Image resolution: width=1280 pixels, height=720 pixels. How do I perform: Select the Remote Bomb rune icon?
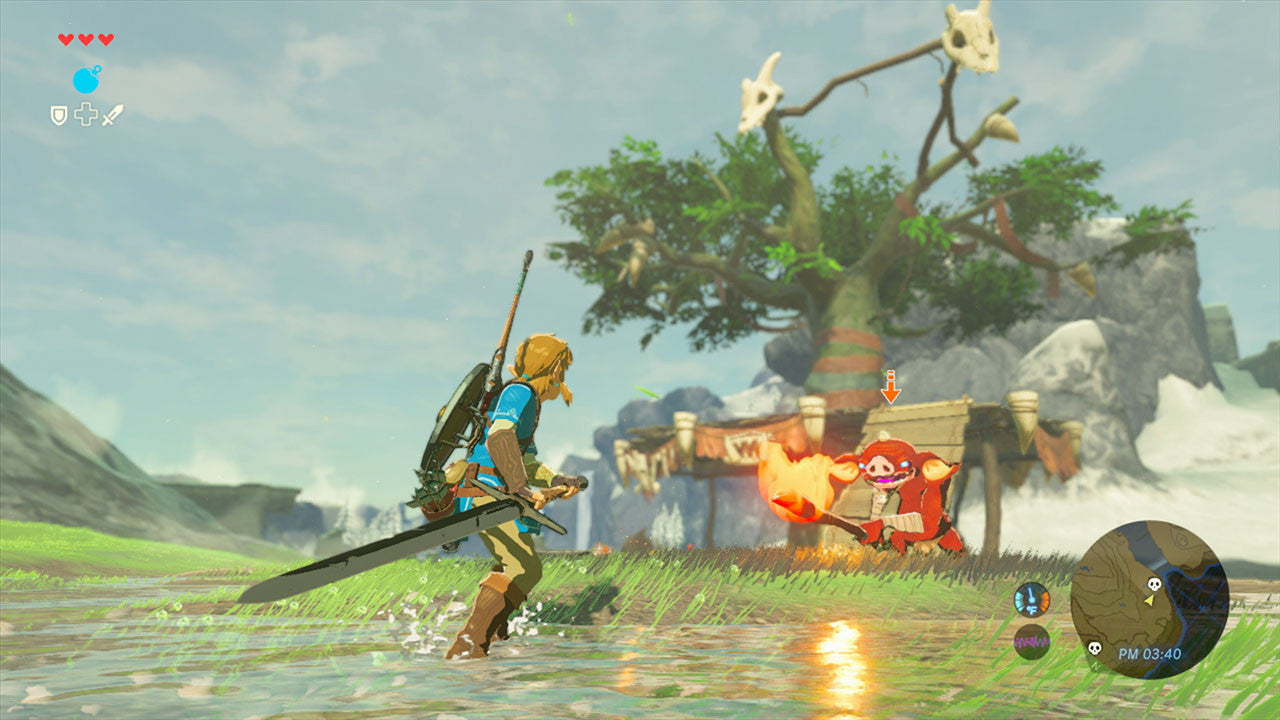pyautogui.click(x=86, y=79)
